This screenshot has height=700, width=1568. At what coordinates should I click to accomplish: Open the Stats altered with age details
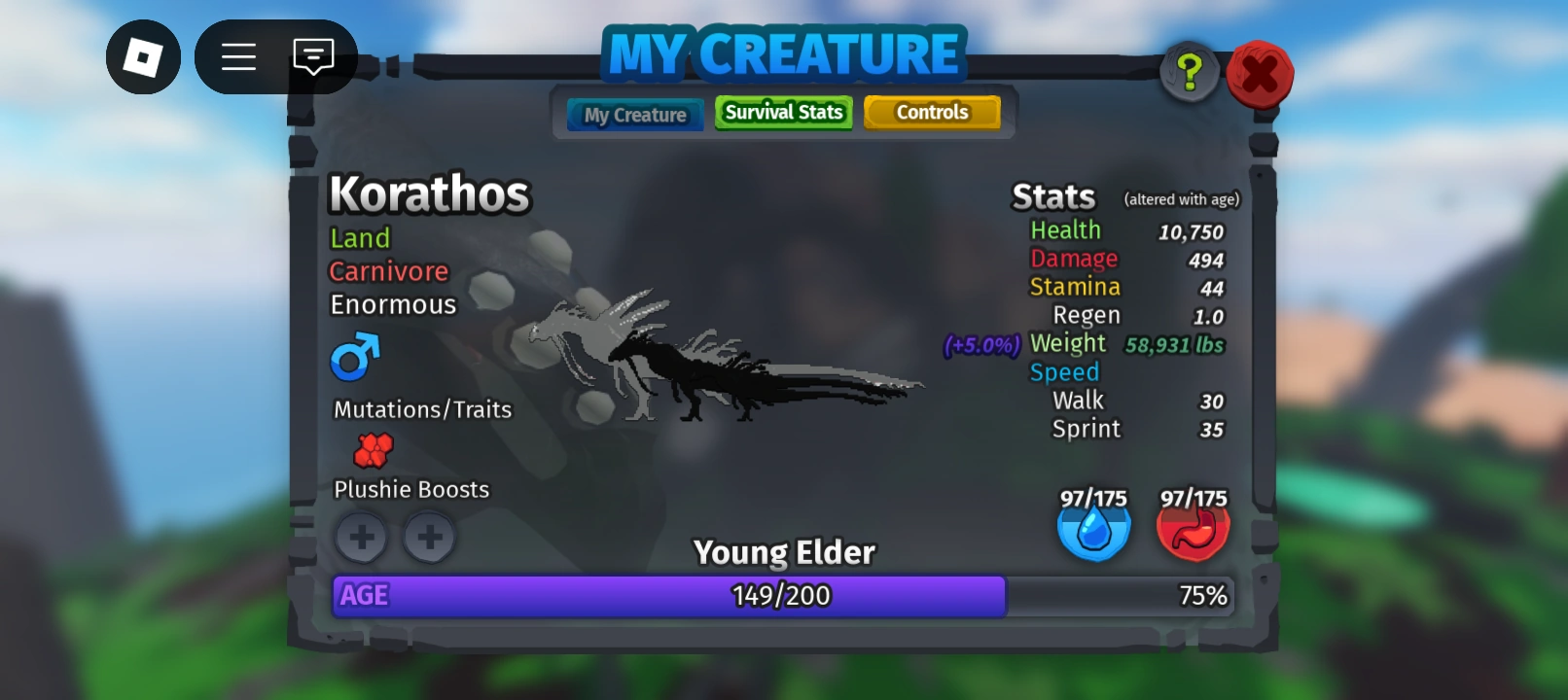(1181, 198)
